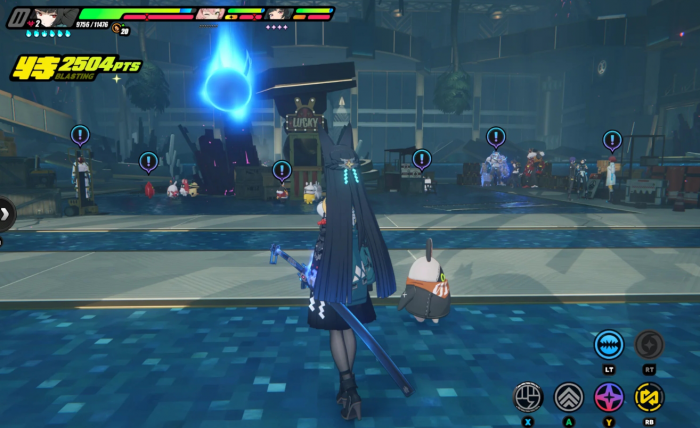The height and width of the screenshot is (428, 700).
Task: Activate the blue jagged-teeth skill icon
Action: point(609,345)
